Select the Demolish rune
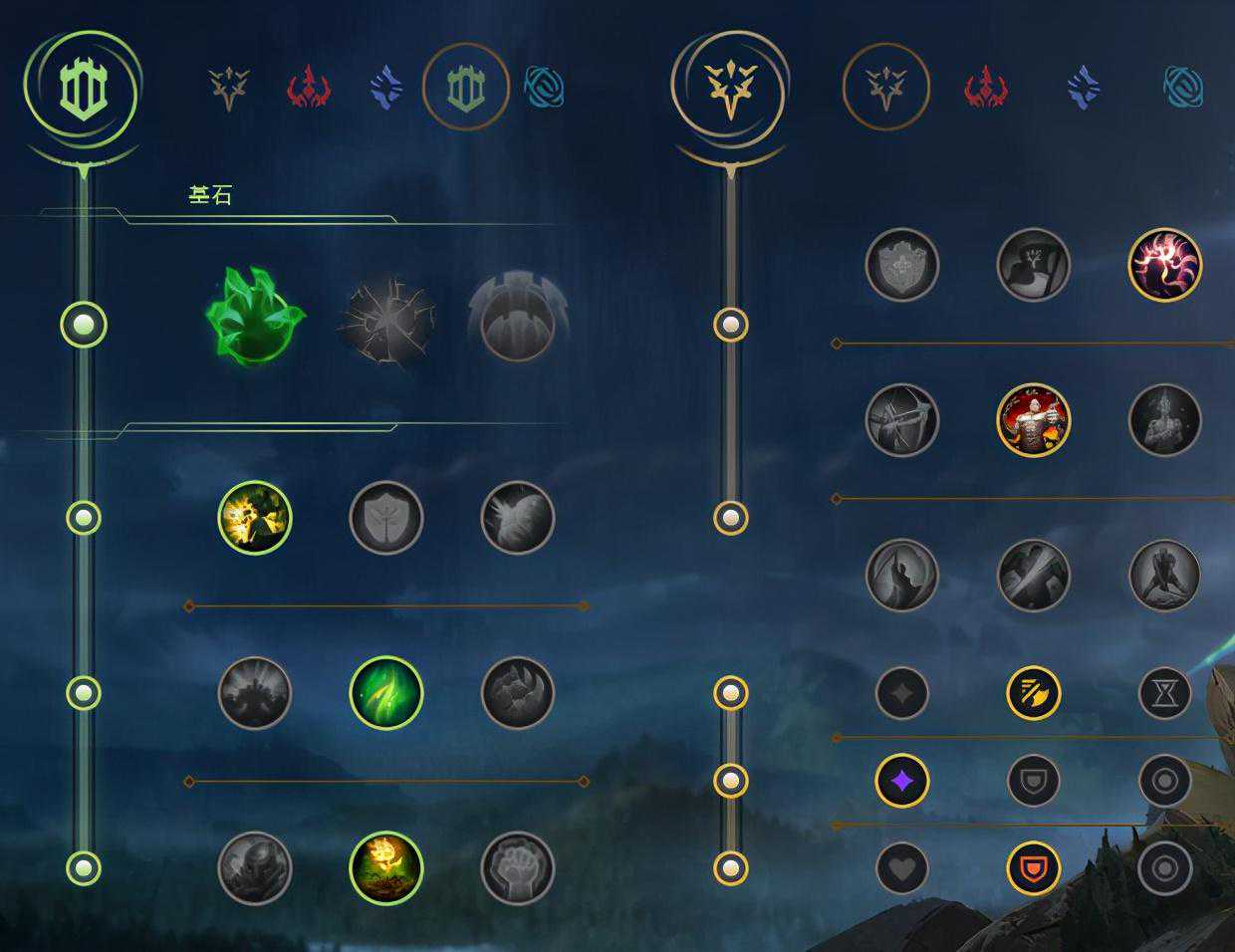Image resolution: width=1235 pixels, height=952 pixels. pos(255,518)
